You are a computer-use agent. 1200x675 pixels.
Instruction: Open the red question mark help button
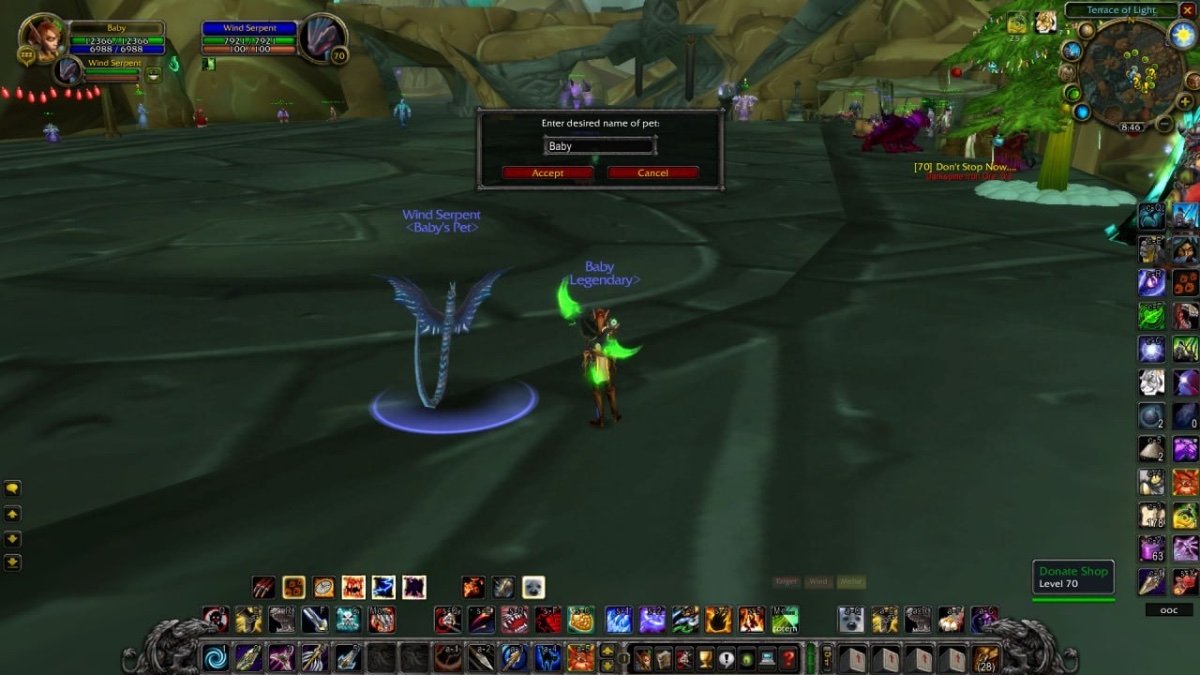[x=788, y=658]
